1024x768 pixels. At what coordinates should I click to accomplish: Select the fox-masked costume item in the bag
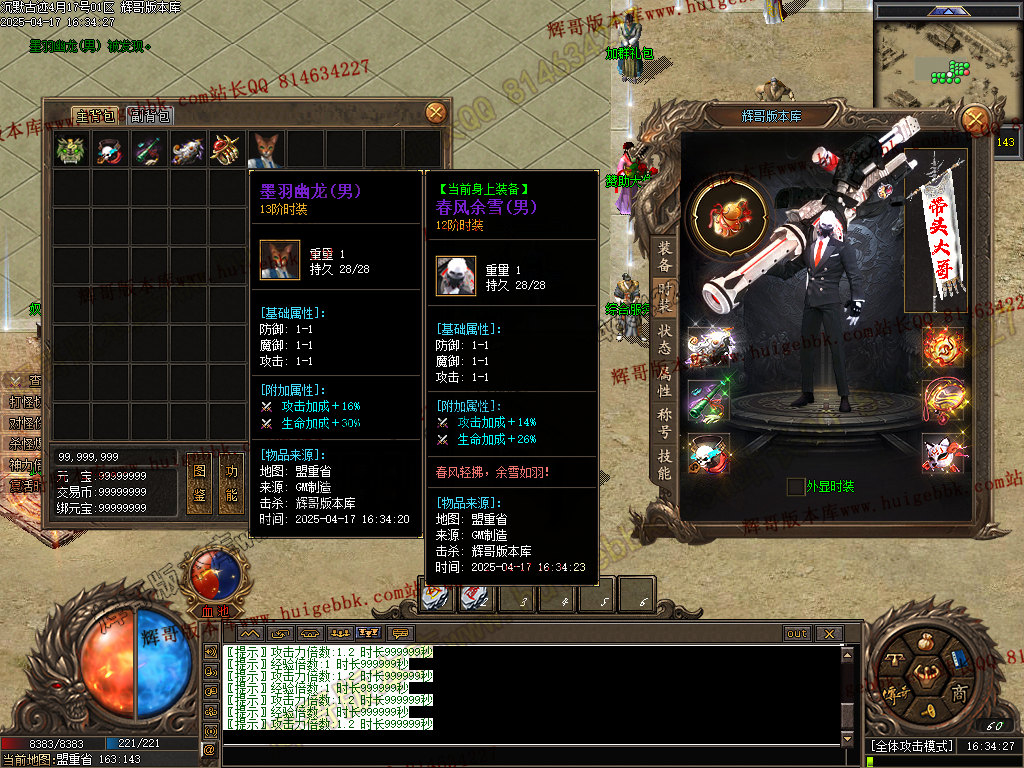point(266,150)
